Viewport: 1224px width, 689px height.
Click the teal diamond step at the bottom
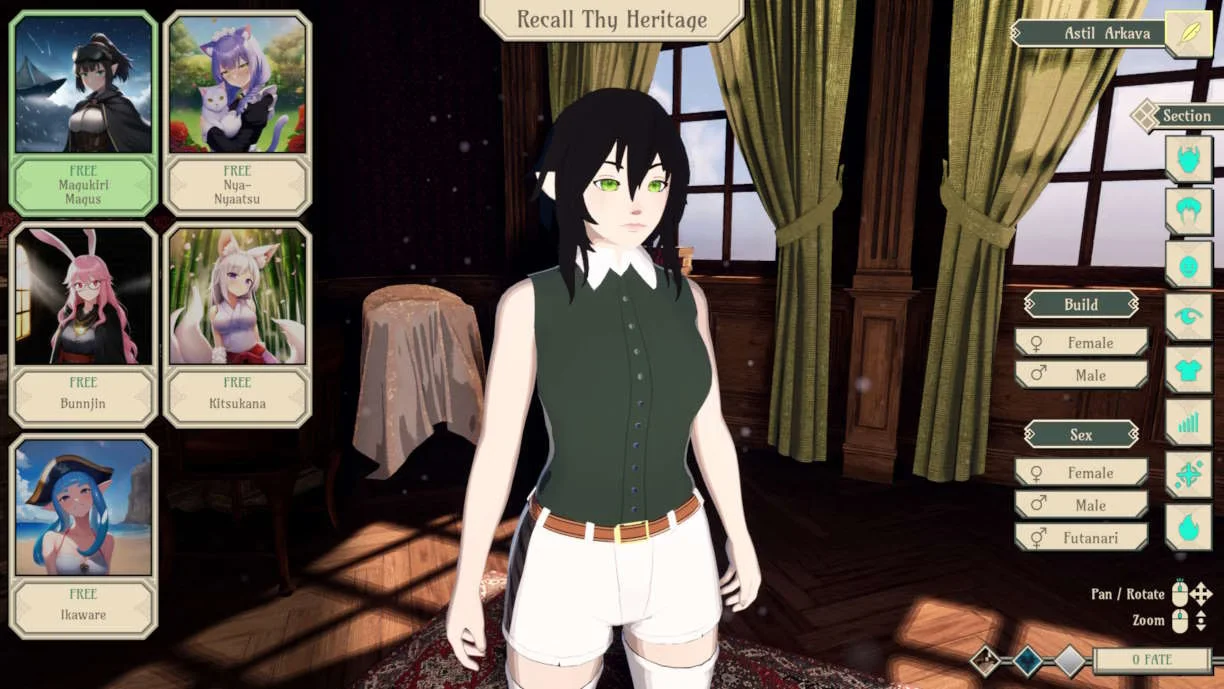pyautogui.click(x=1027, y=660)
